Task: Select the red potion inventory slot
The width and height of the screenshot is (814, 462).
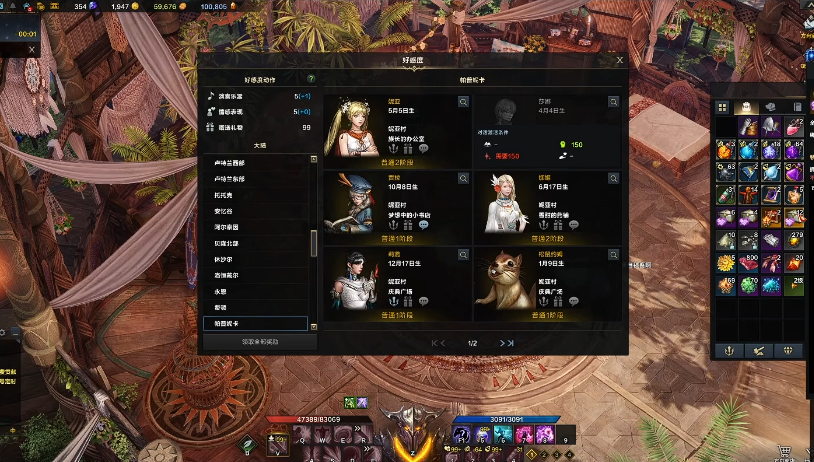Action: [794, 127]
